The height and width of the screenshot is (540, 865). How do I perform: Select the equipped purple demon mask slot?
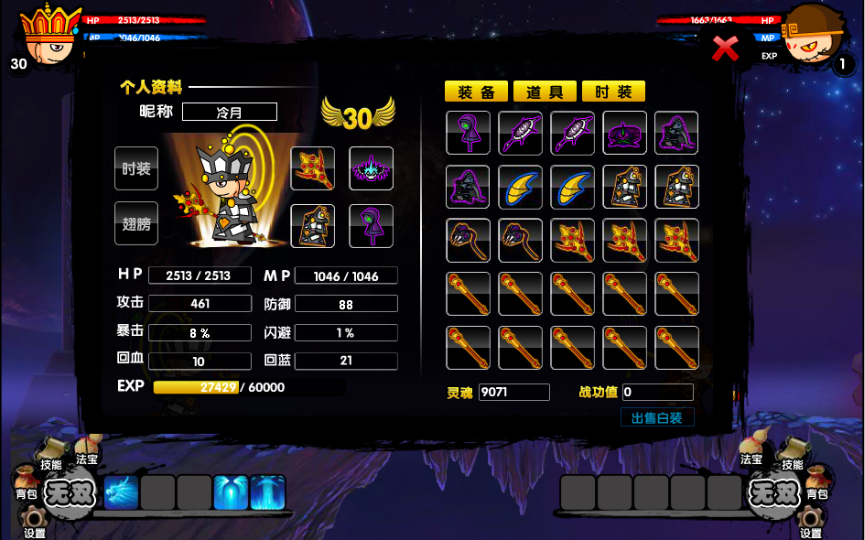point(371,169)
